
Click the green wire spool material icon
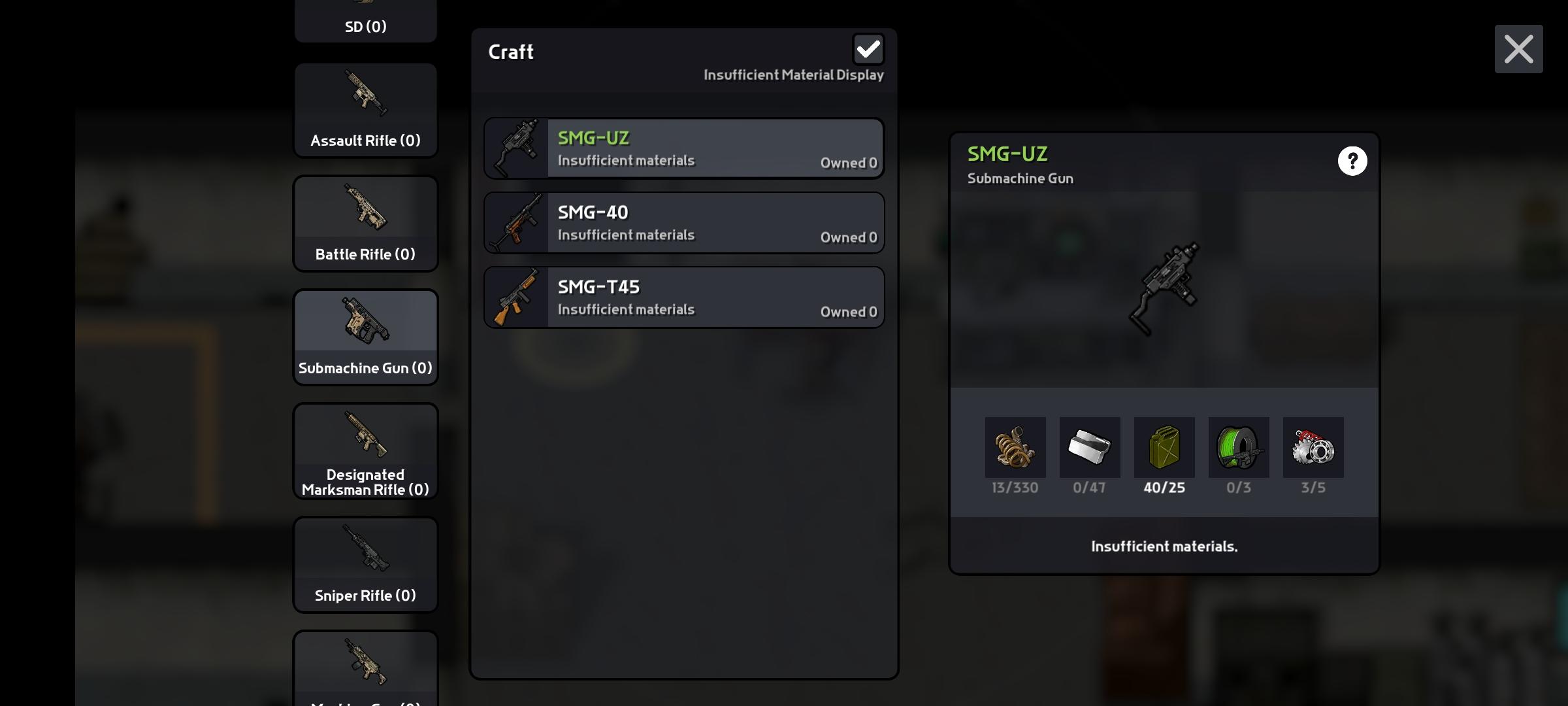[1238, 448]
